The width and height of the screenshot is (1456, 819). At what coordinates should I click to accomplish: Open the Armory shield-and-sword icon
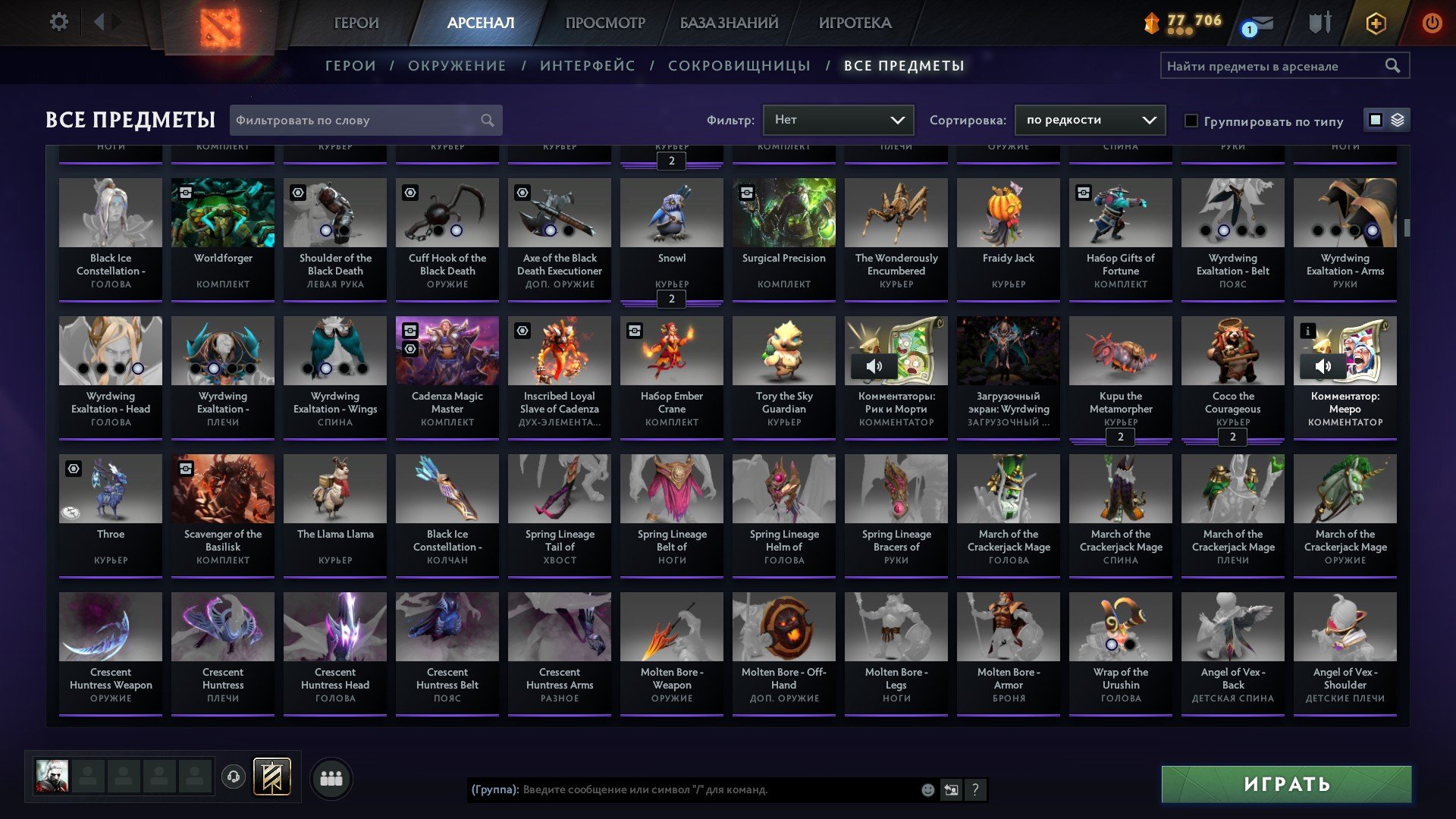coord(1318,23)
